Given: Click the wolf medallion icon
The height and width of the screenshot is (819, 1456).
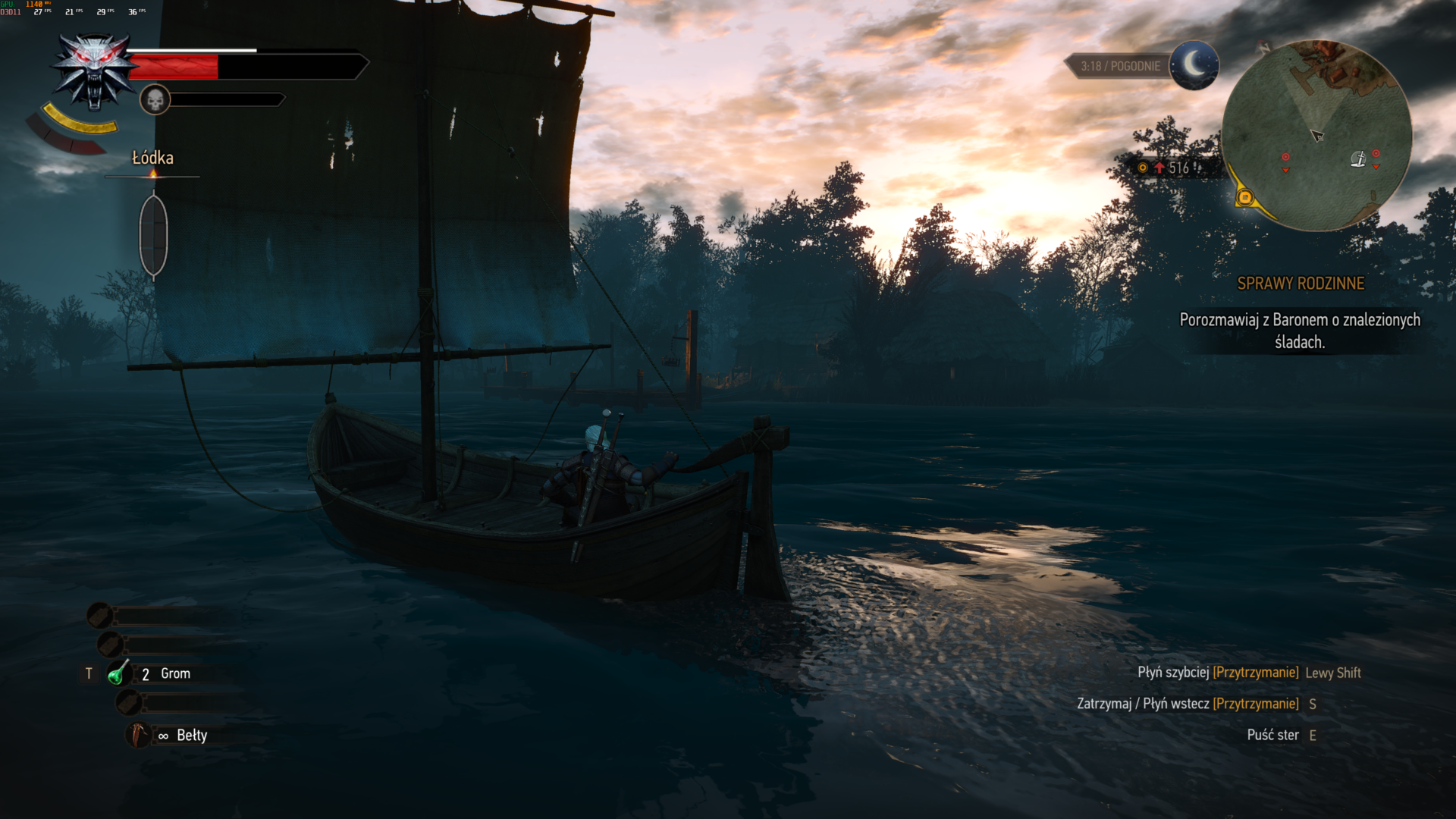Looking at the screenshot, I should click(94, 71).
